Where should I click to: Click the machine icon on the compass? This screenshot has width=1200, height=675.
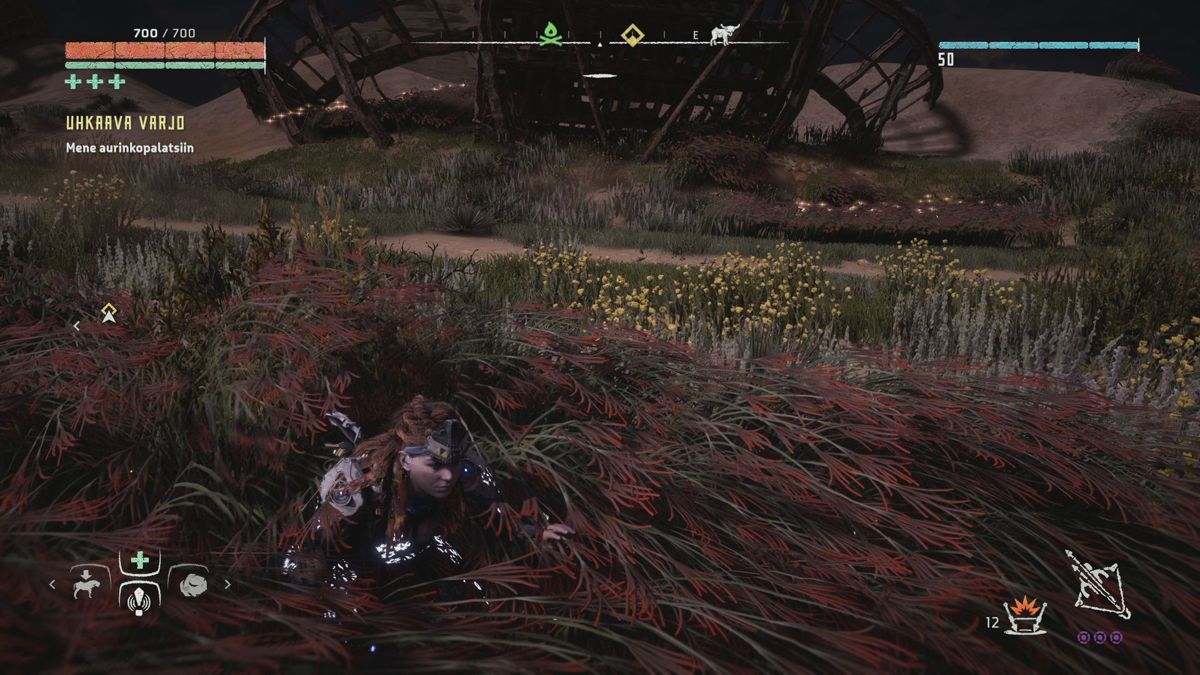(722, 36)
